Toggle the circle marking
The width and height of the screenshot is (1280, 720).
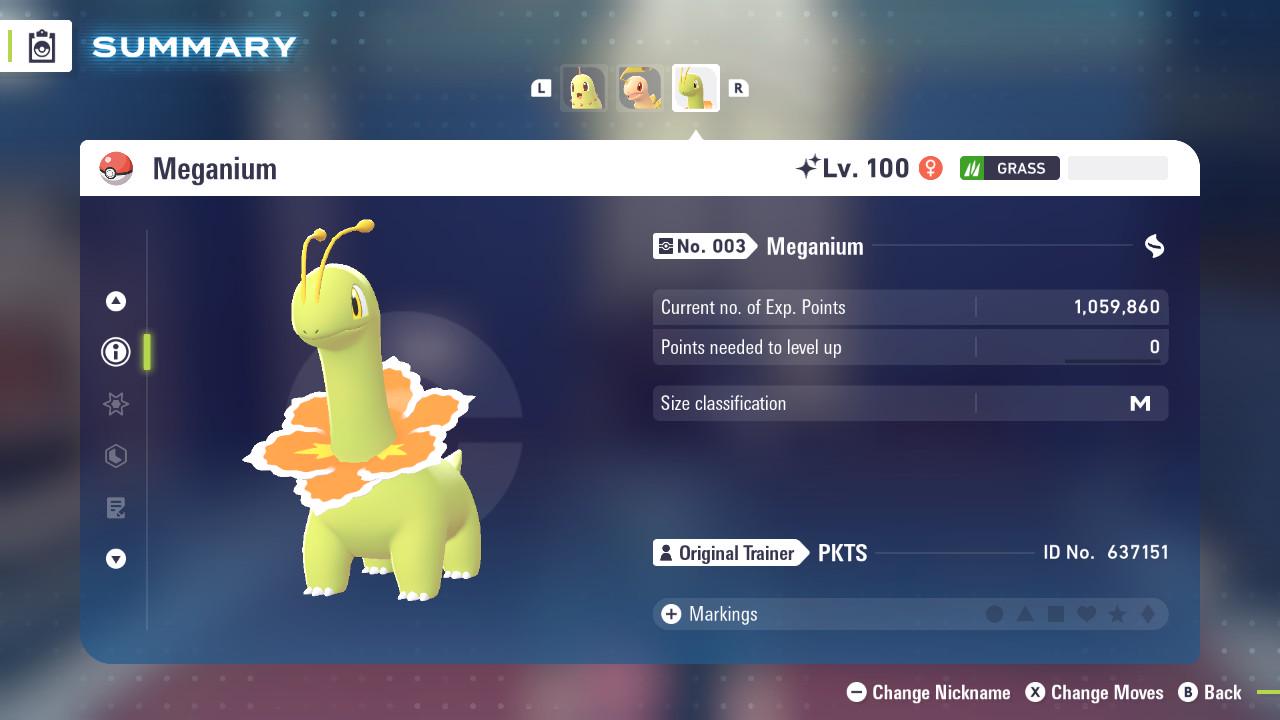point(994,614)
